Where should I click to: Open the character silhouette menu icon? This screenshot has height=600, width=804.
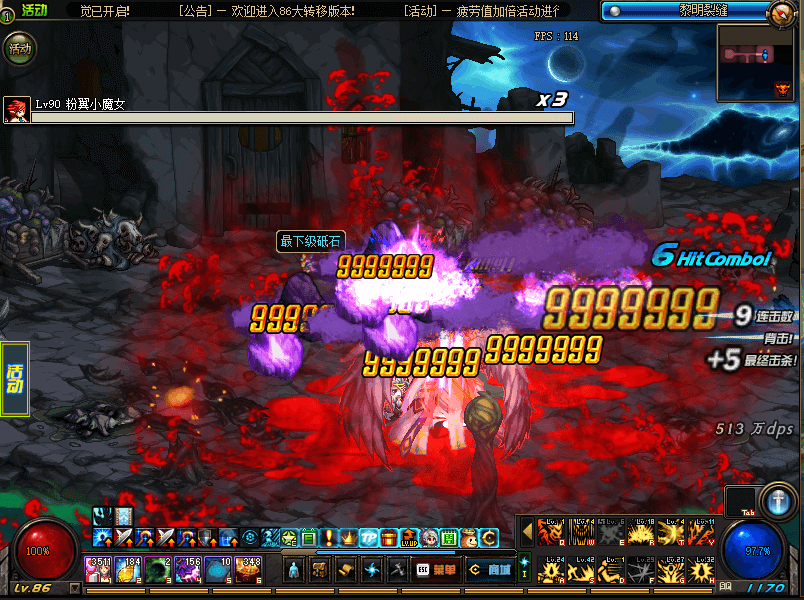[x=293, y=569]
